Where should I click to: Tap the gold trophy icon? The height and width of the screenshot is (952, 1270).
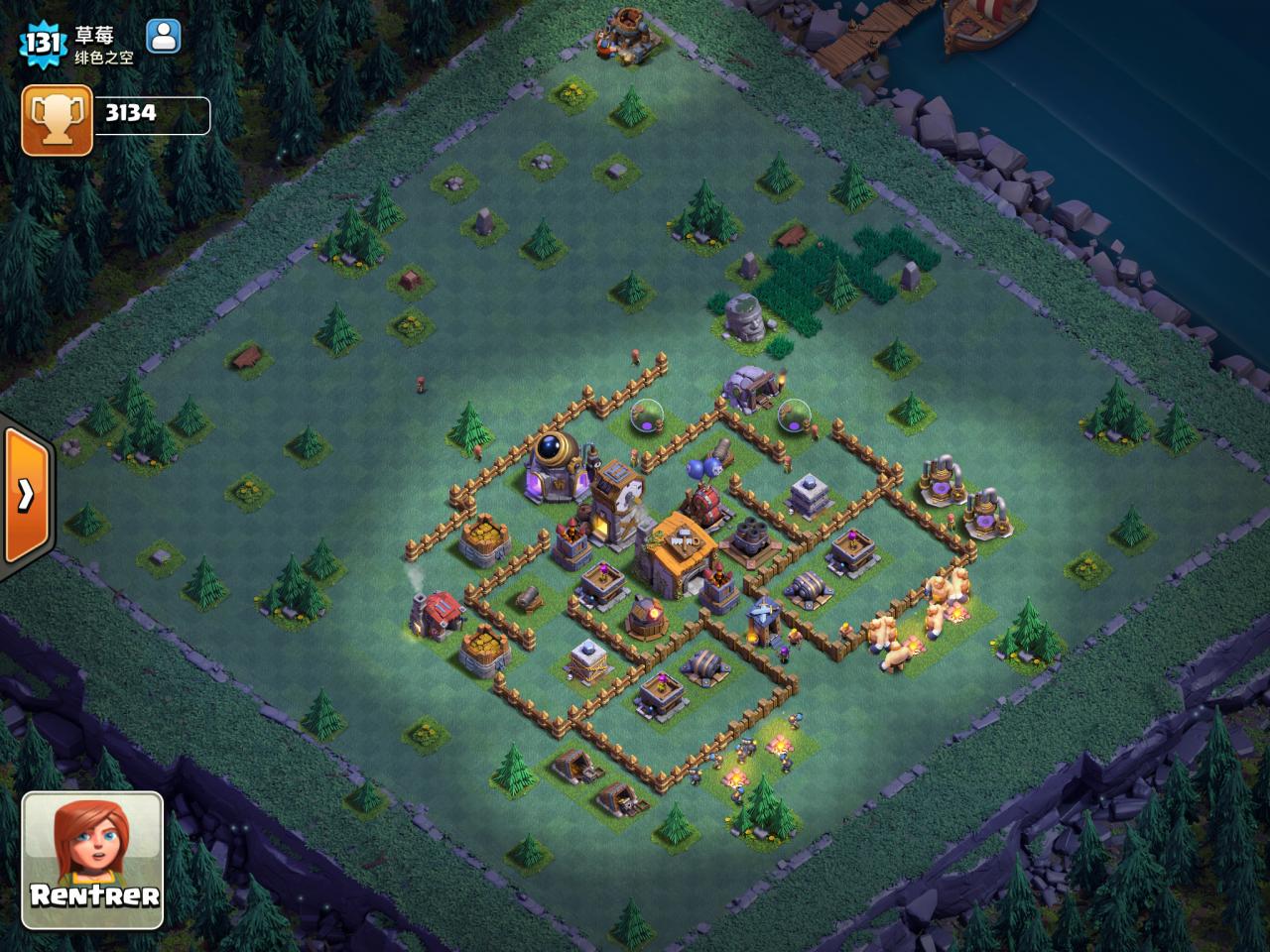click(57, 119)
